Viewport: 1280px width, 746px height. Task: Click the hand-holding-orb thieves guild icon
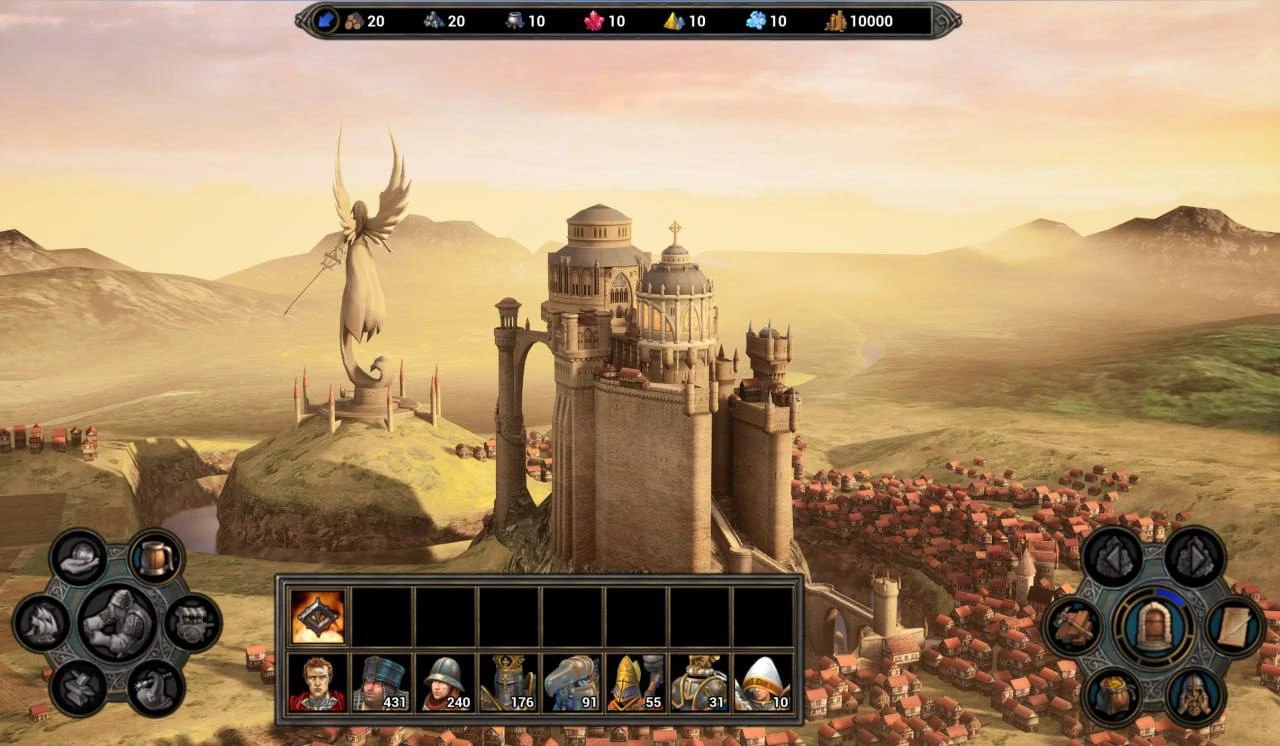pyautogui.click(x=77, y=556)
